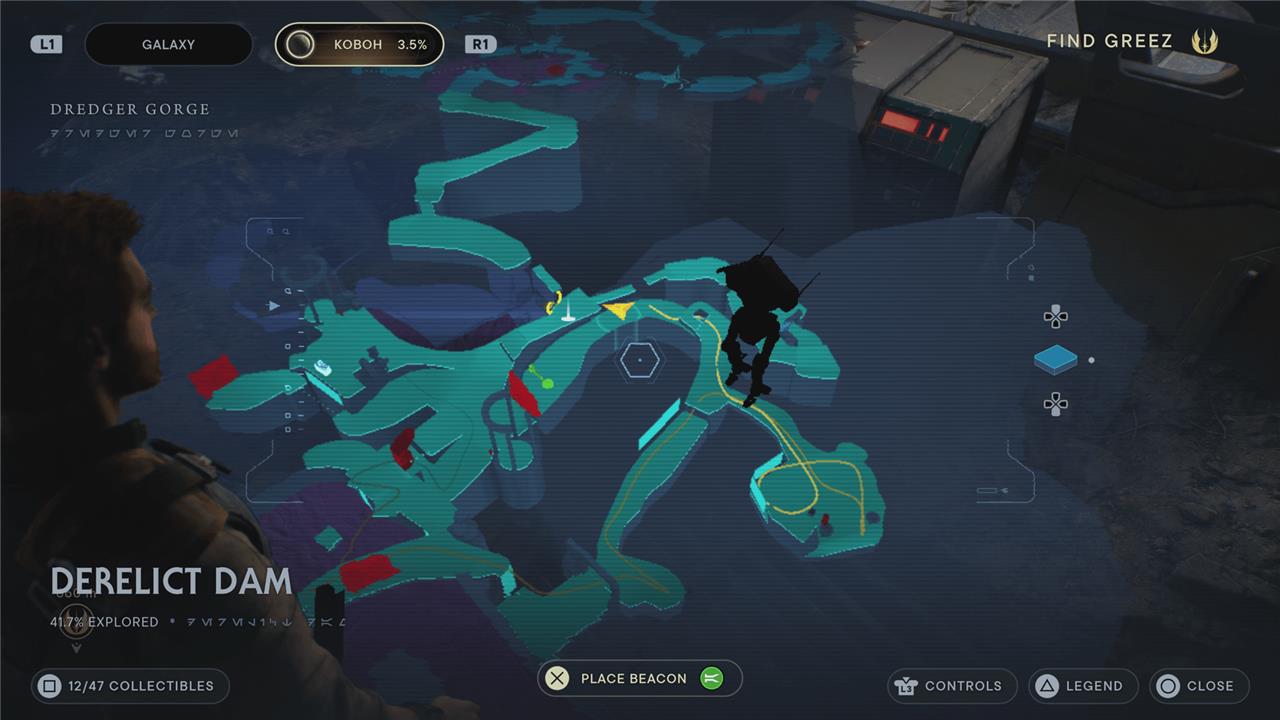The height and width of the screenshot is (720, 1280).
Task: Select the blue map layer tile
Action: point(1055,360)
